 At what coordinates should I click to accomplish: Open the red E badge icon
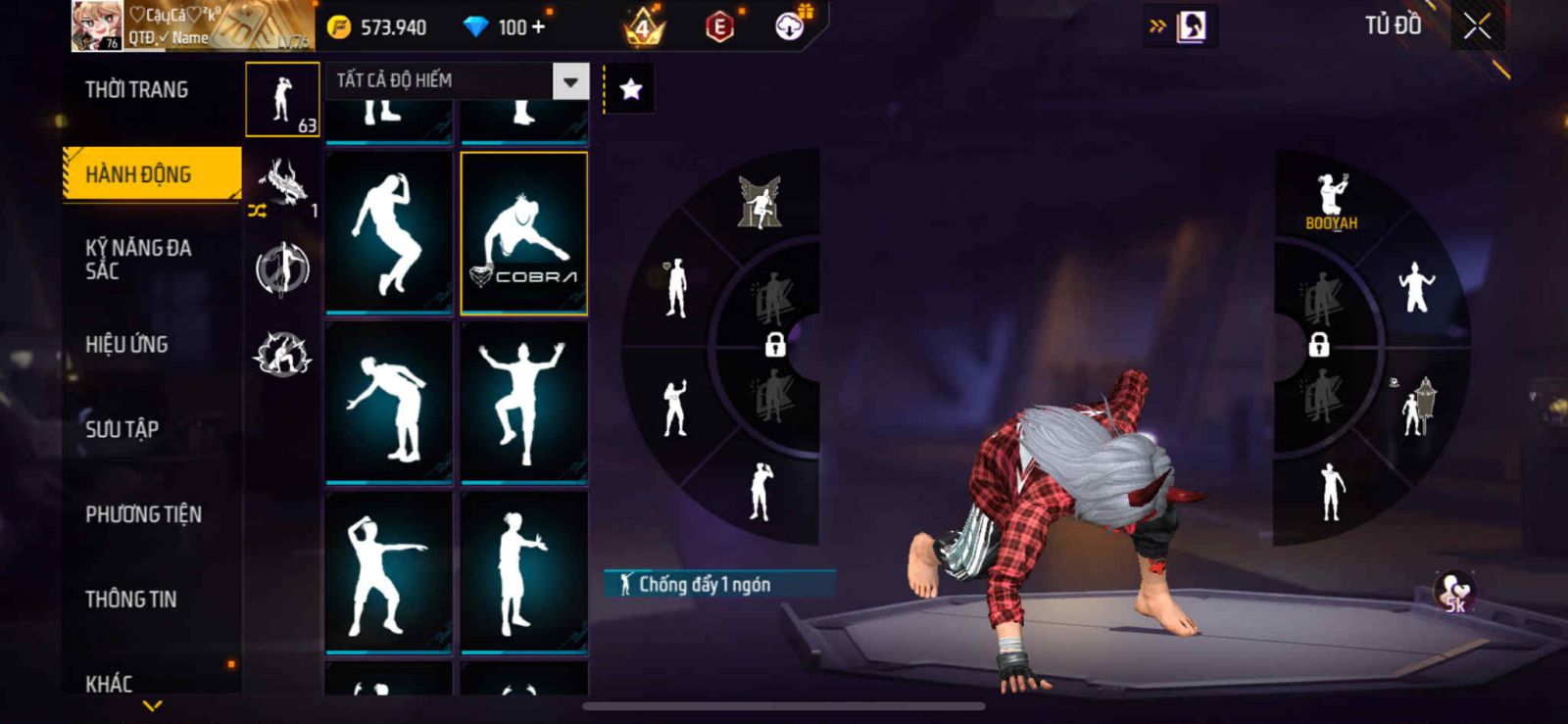(x=719, y=26)
